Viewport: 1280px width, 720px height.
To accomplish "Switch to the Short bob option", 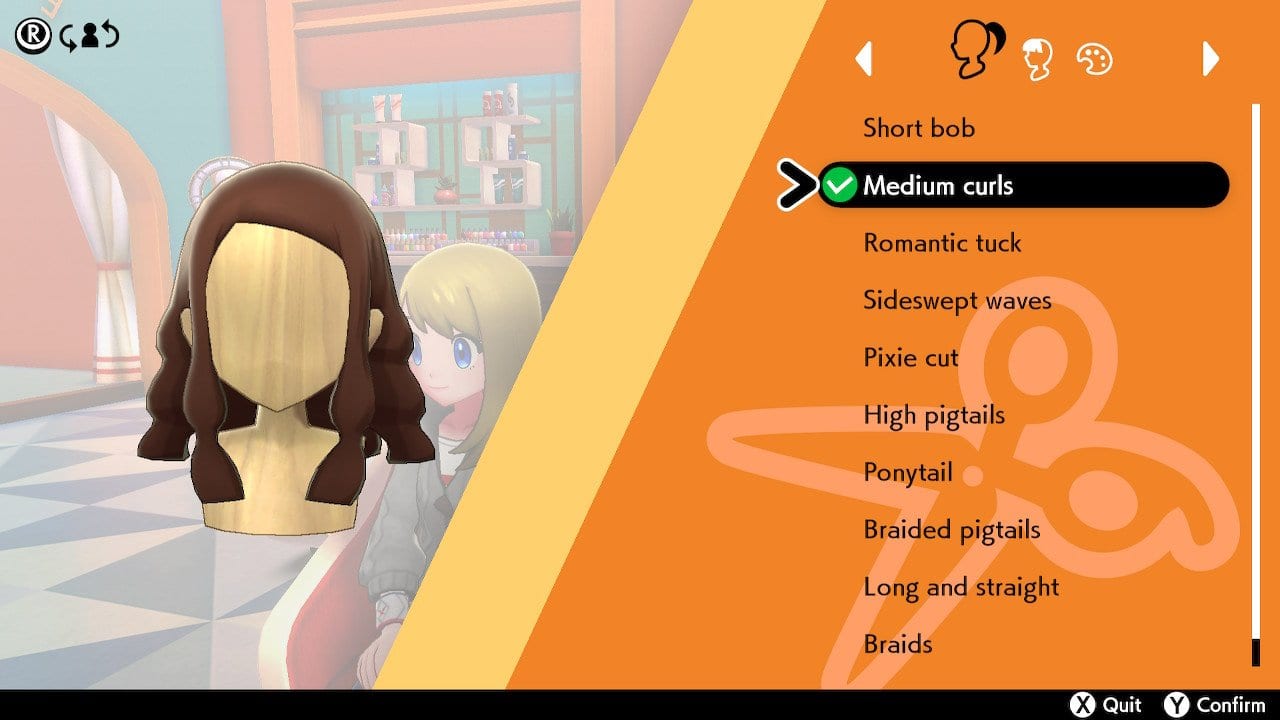I will point(920,128).
